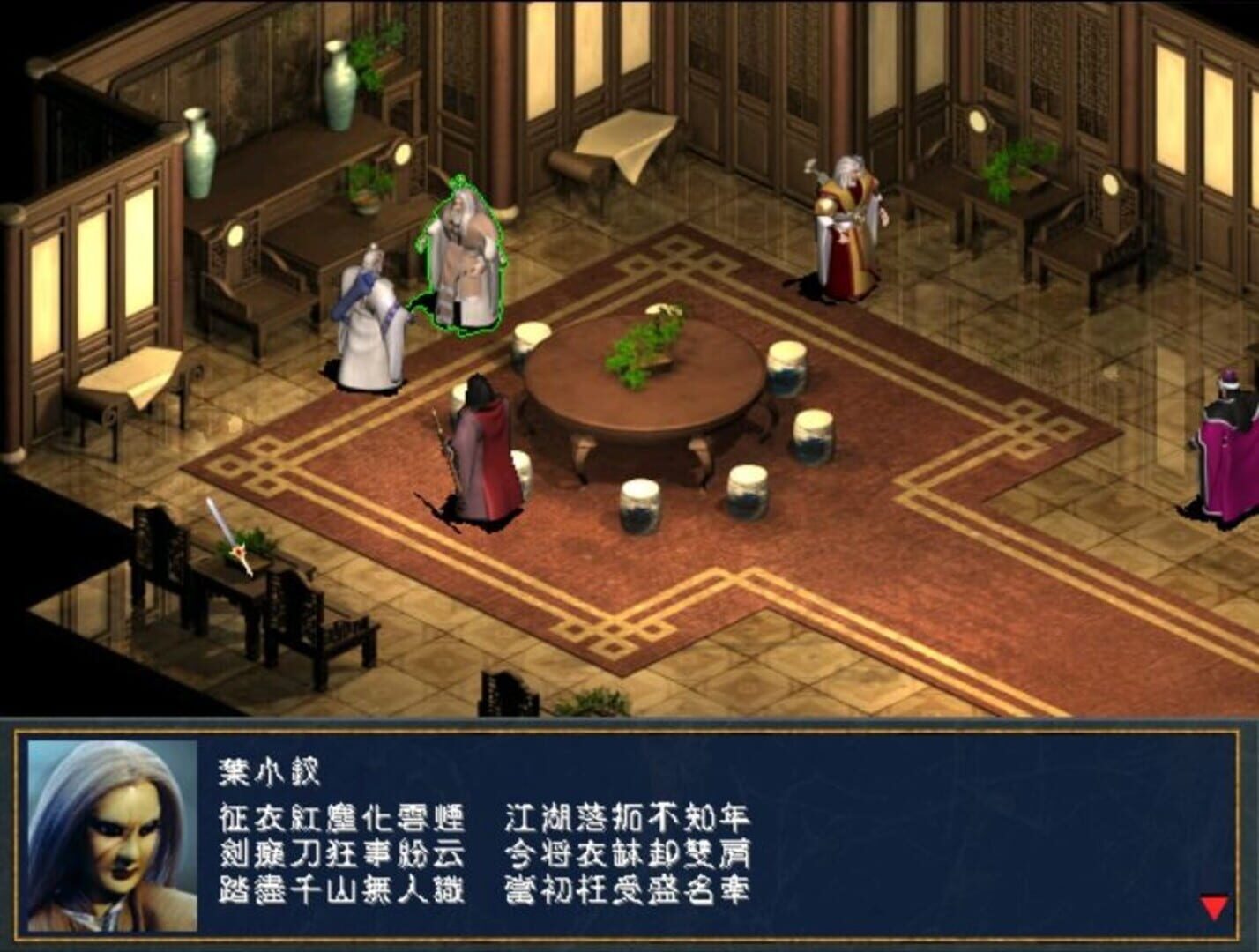Click the round wooden table in the room center
Image resolution: width=1259 pixels, height=952 pixels.
pyautogui.click(x=644, y=397)
